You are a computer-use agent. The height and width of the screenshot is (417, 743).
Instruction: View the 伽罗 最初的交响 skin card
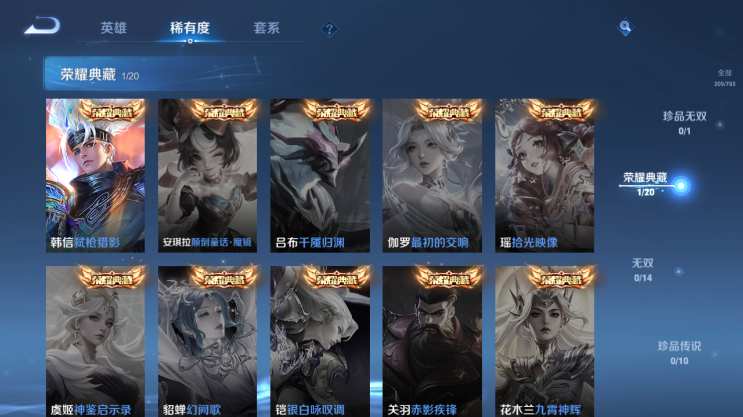432,175
